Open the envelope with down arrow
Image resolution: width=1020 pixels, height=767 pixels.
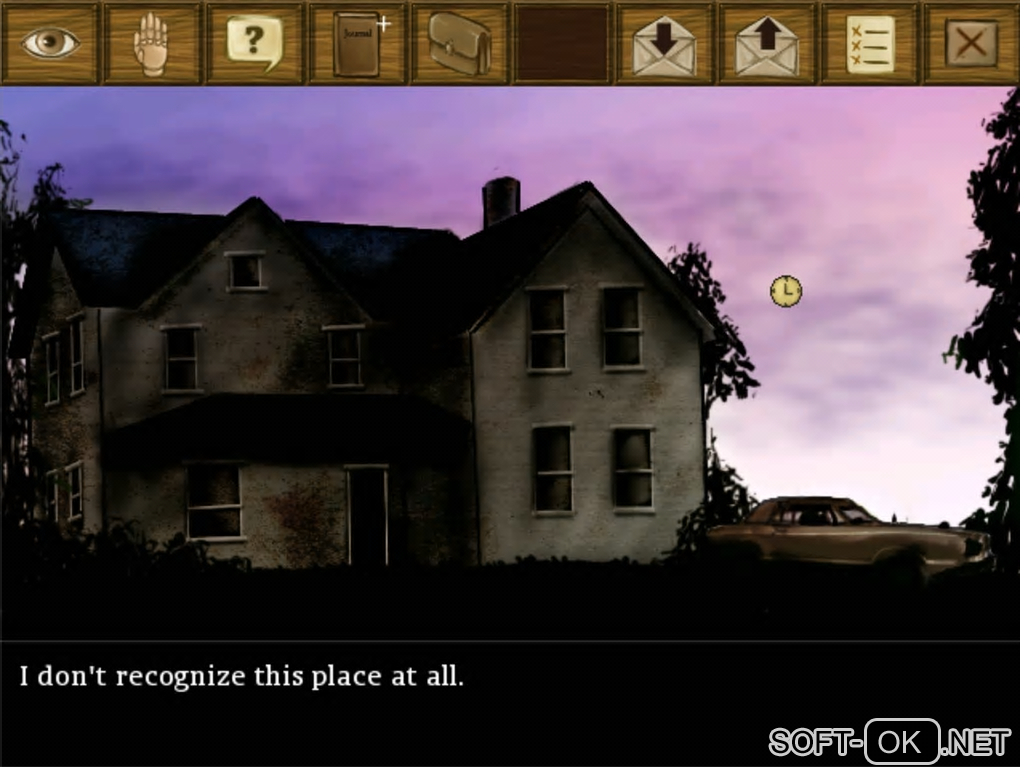tap(664, 43)
